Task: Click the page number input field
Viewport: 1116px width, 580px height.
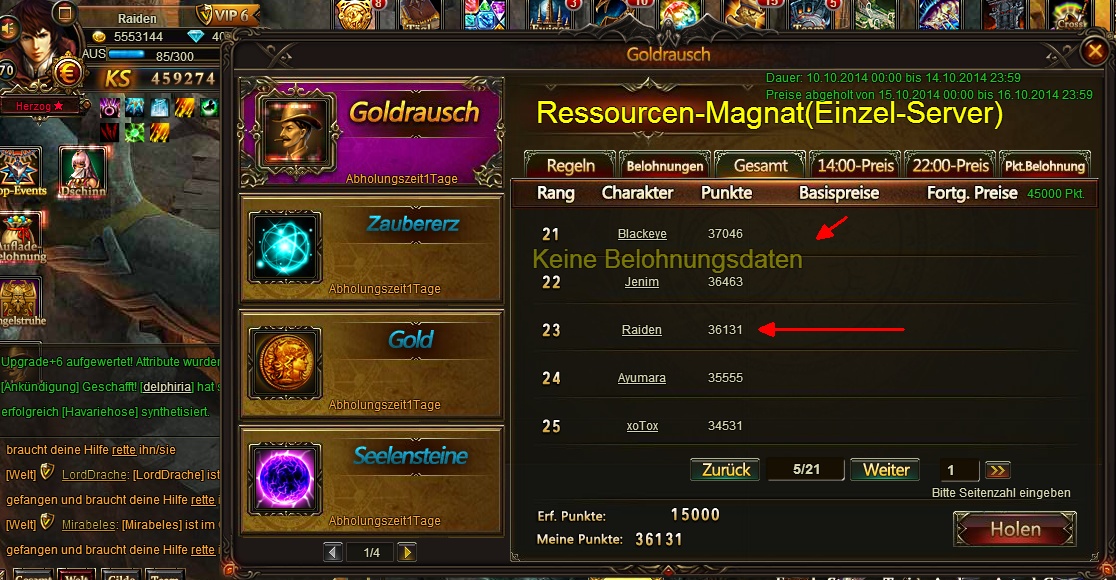Action: pos(959,470)
